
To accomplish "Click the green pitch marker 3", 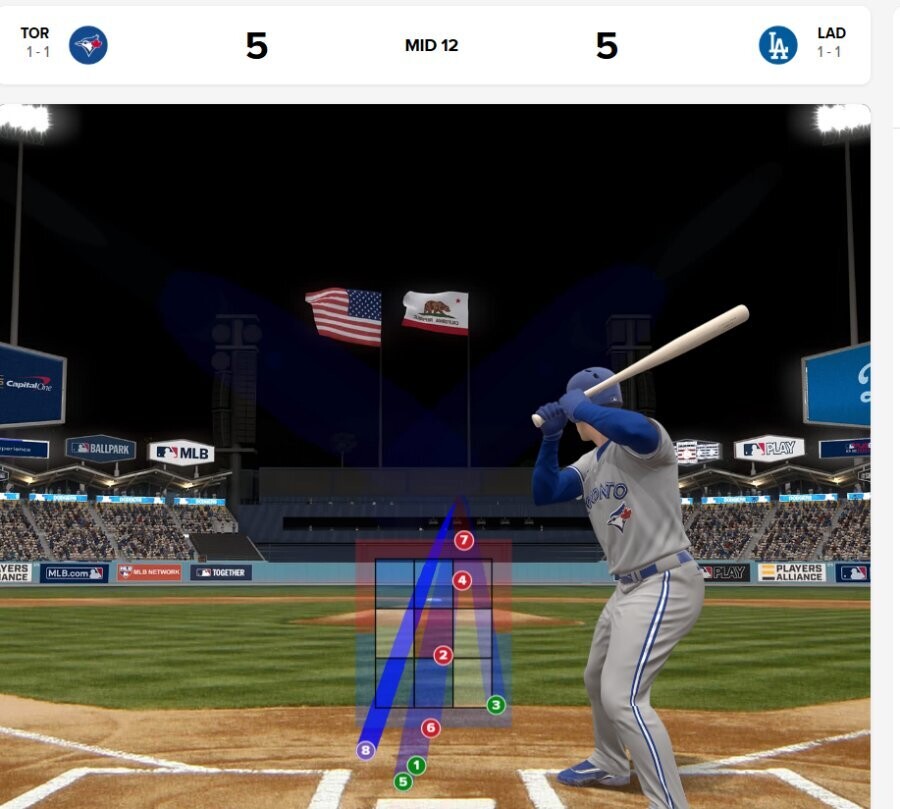I will click(x=496, y=705).
